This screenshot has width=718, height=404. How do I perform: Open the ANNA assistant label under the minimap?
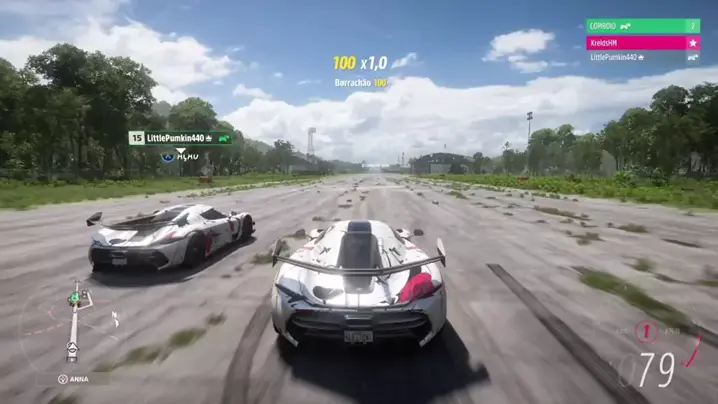click(73, 379)
